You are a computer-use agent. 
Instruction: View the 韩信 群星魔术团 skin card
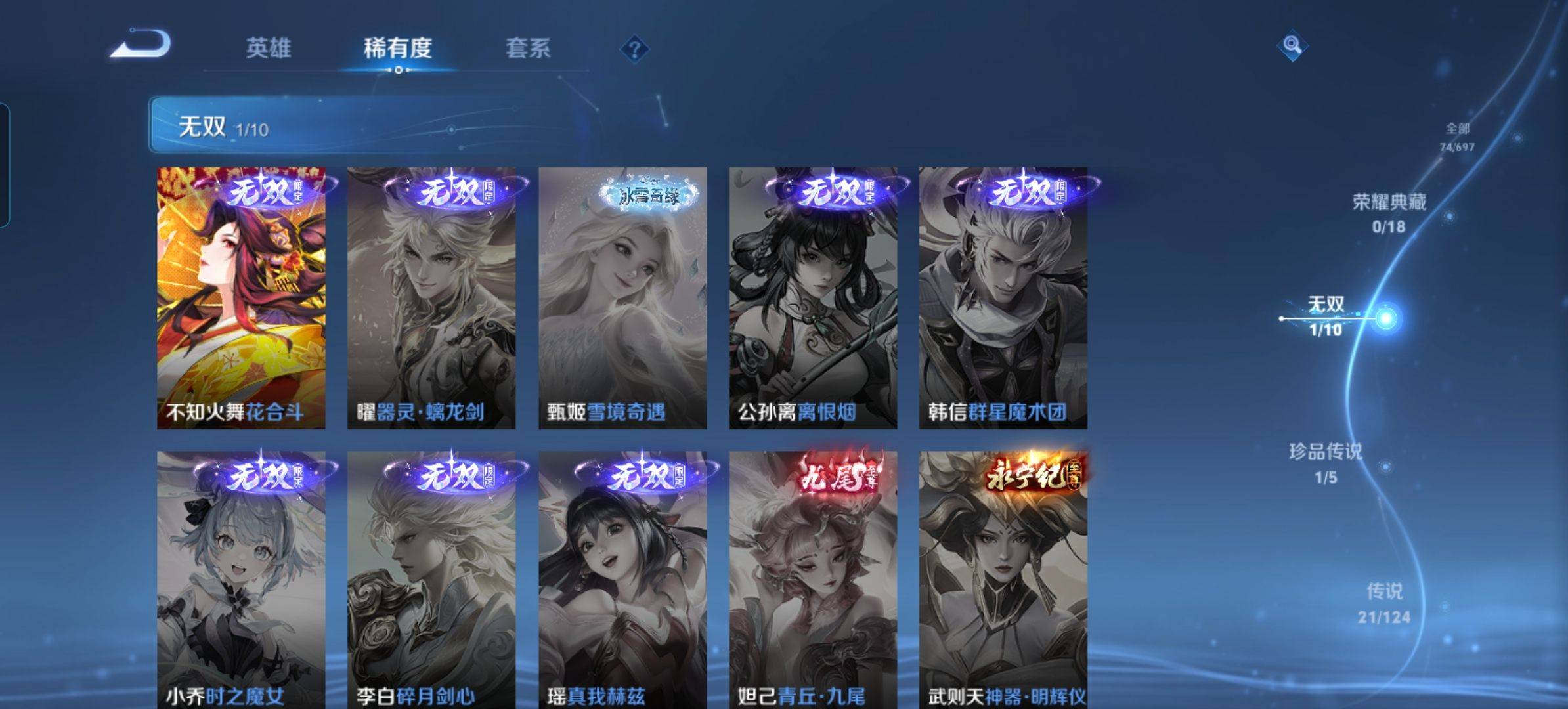1003,298
